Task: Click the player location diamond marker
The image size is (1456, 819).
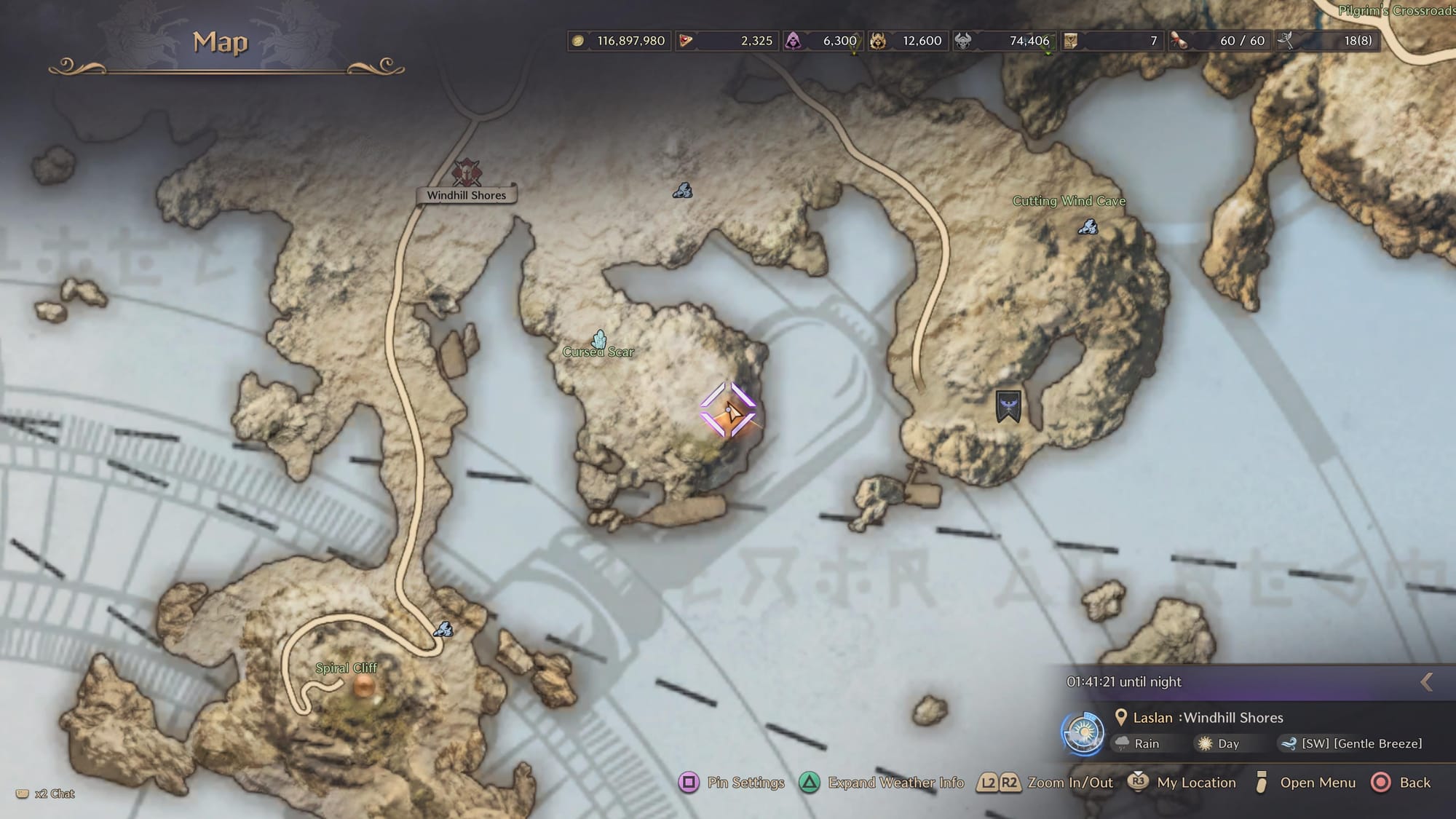Action: pos(728,411)
